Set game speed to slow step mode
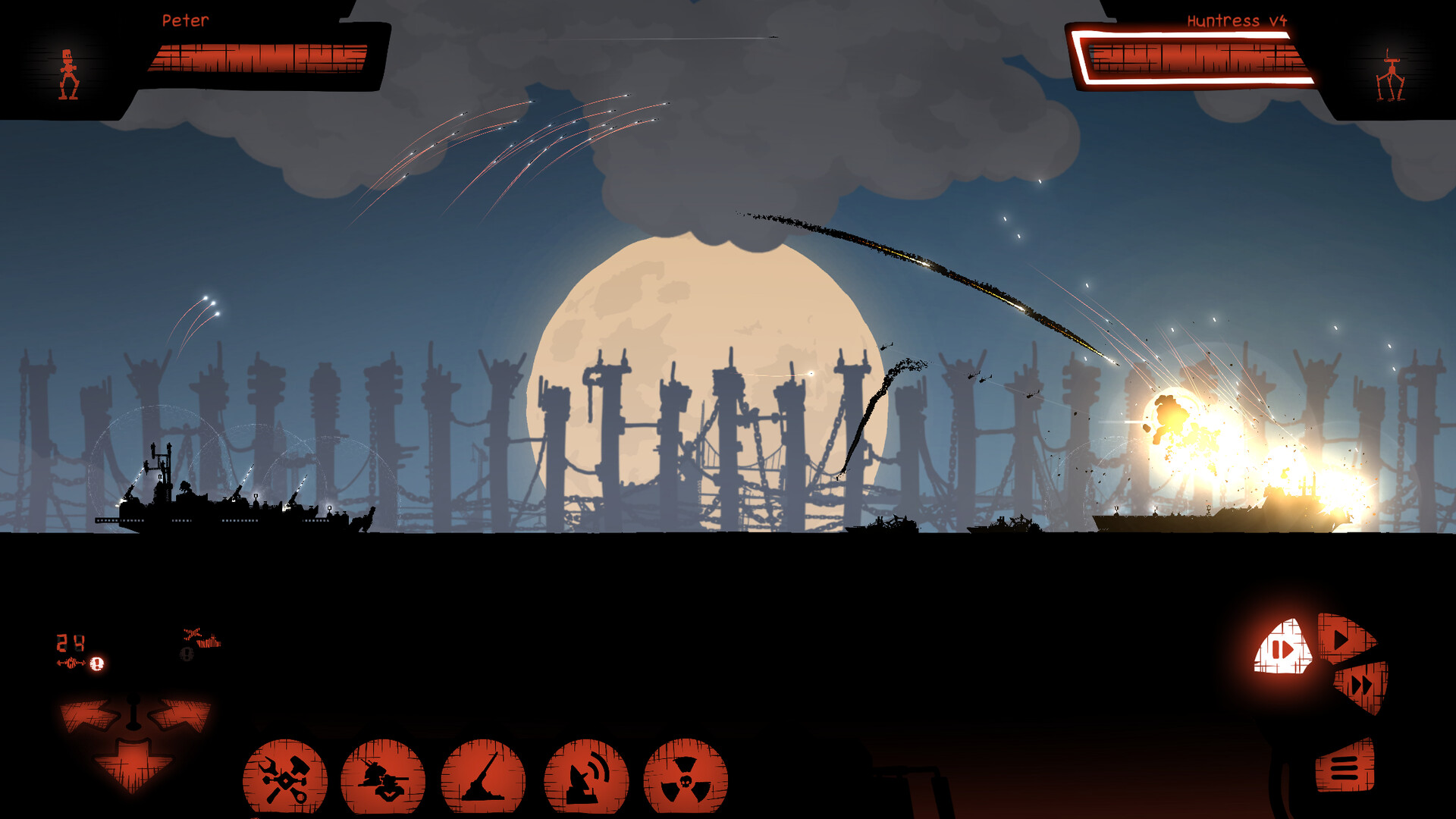This screenshot has width=1456, height=819. tap(1283, 649)
